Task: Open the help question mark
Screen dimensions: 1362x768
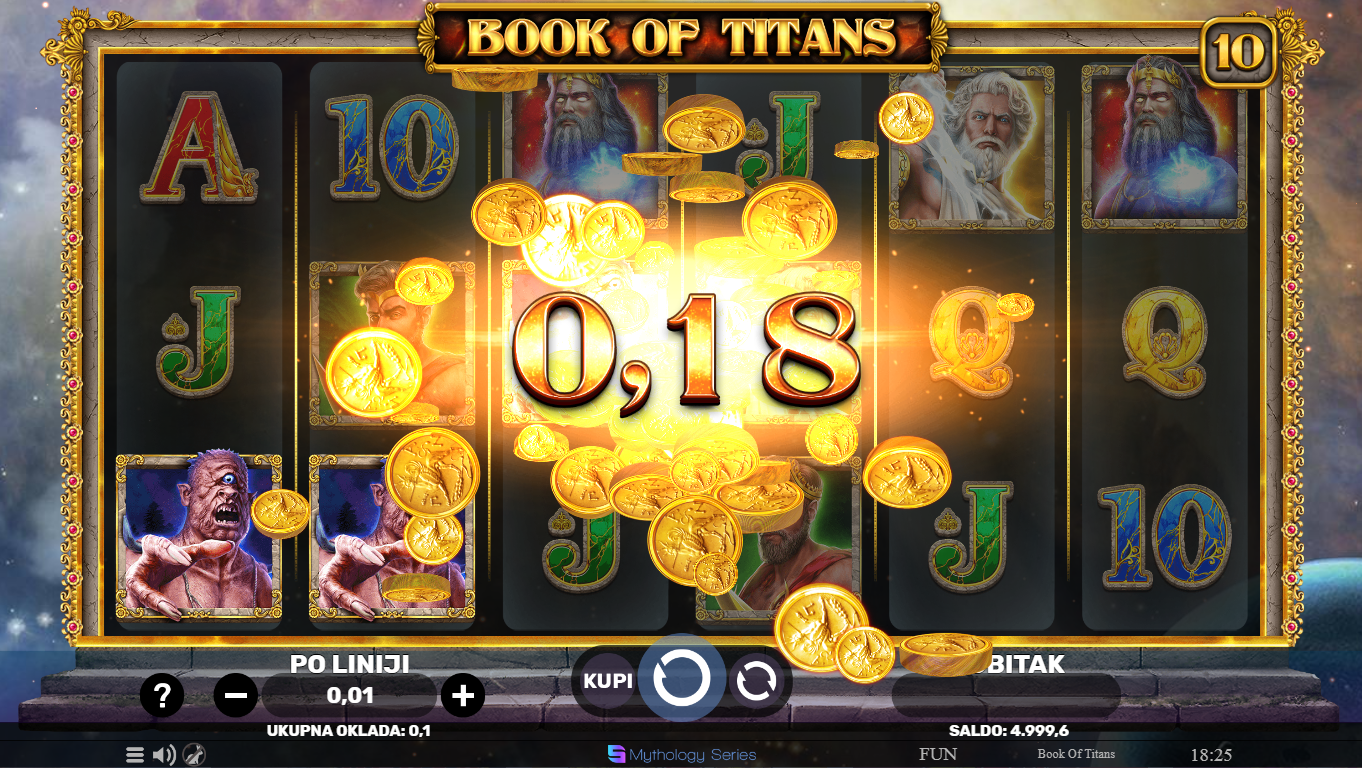Action: [162, 694]
